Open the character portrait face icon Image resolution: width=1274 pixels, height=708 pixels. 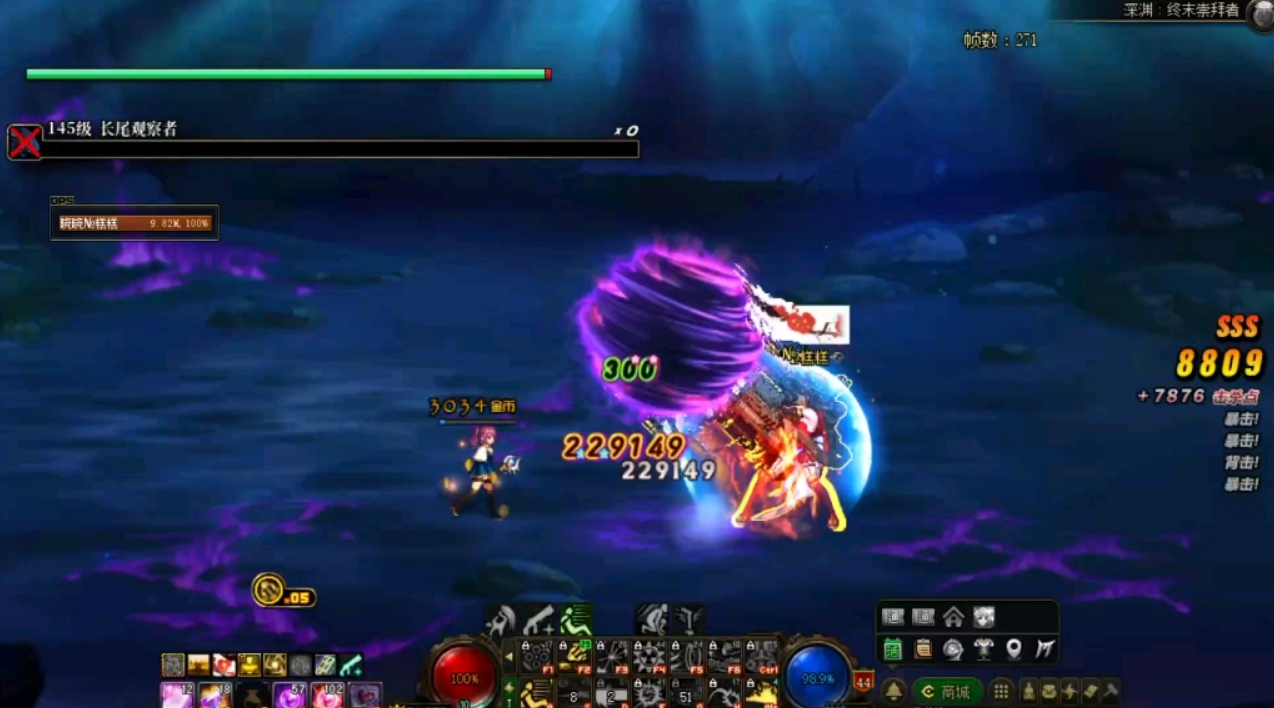click(984, 617)
